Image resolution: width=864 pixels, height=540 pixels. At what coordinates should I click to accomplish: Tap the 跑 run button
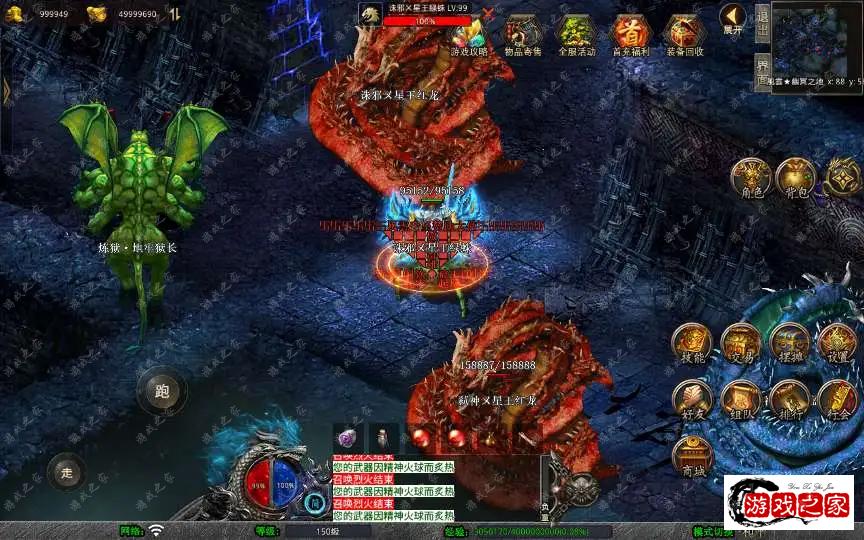(162, 390)
